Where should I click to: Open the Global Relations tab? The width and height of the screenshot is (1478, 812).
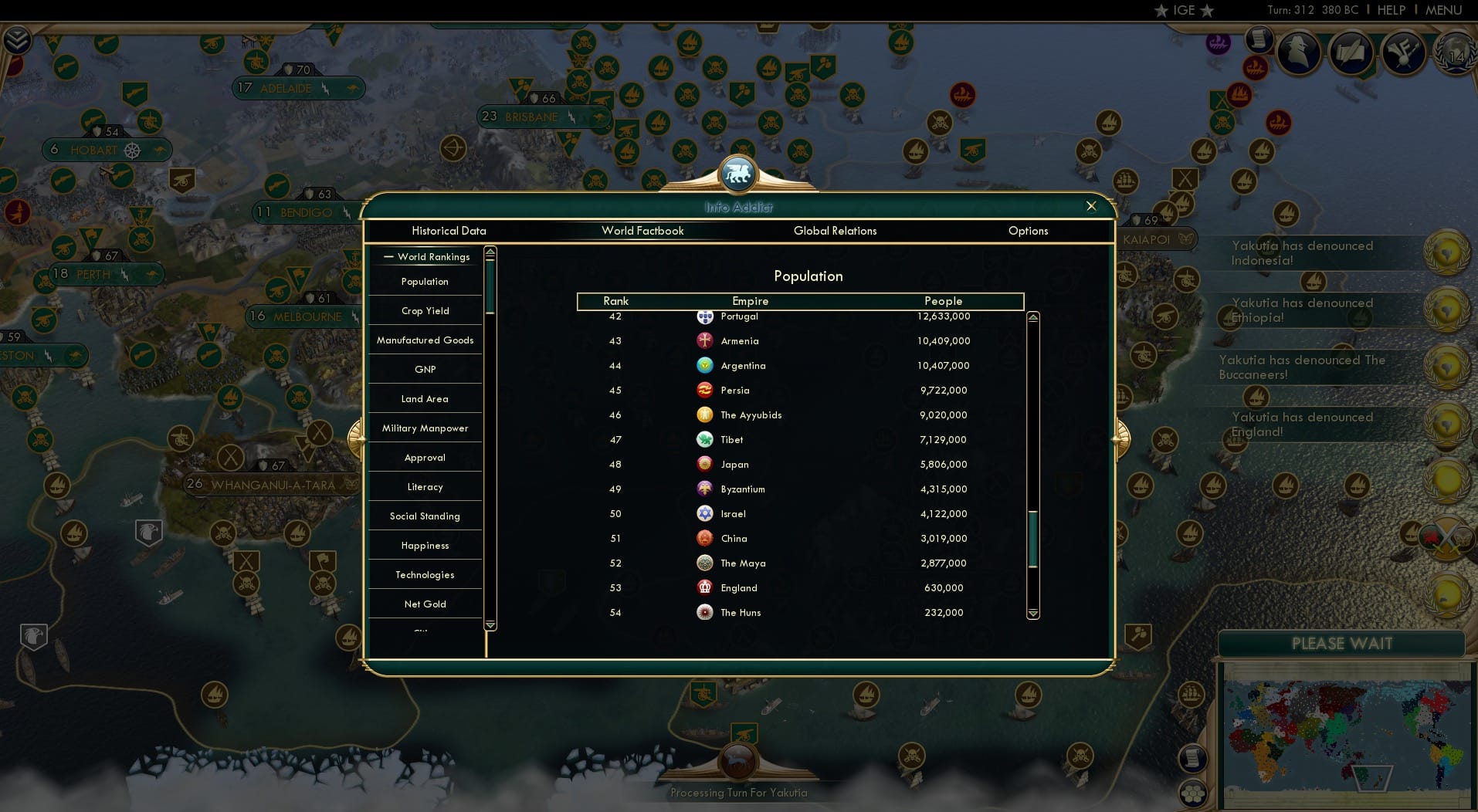tap(835, 231)
